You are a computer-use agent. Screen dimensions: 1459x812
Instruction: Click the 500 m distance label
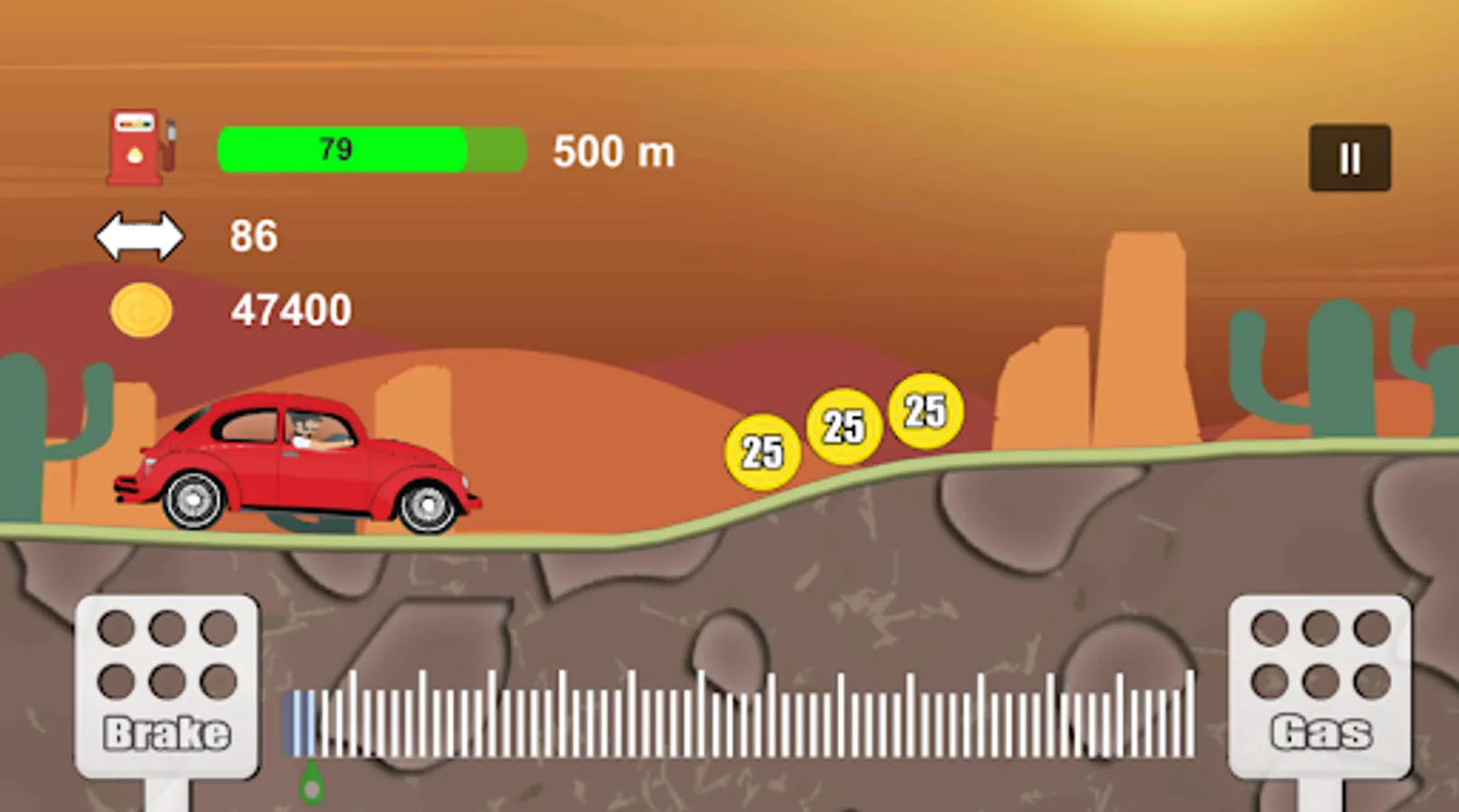[614, 151]
